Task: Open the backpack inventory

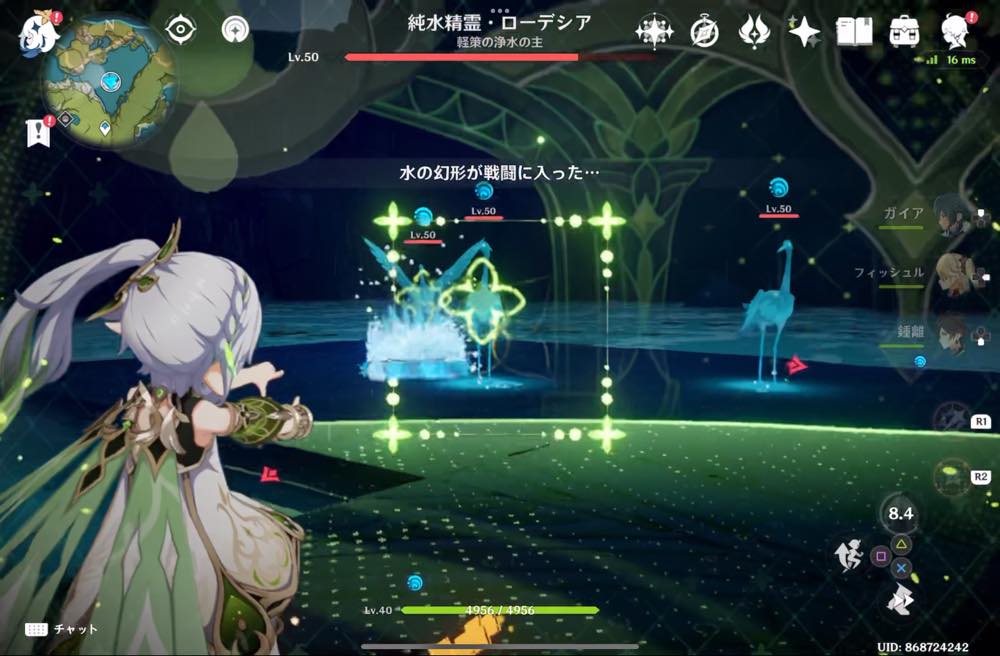Action: point(905,32)
